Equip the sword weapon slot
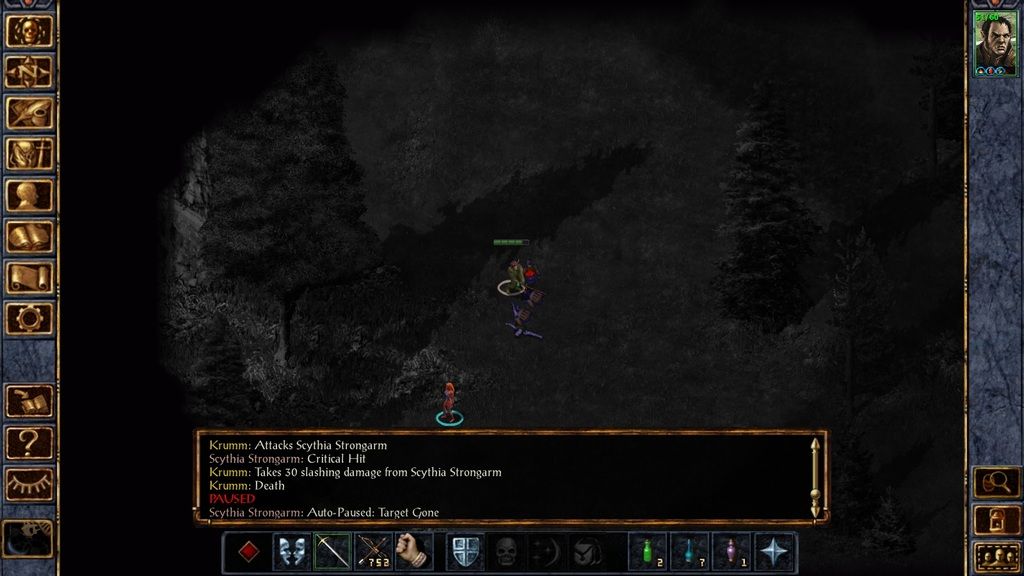 332,551
